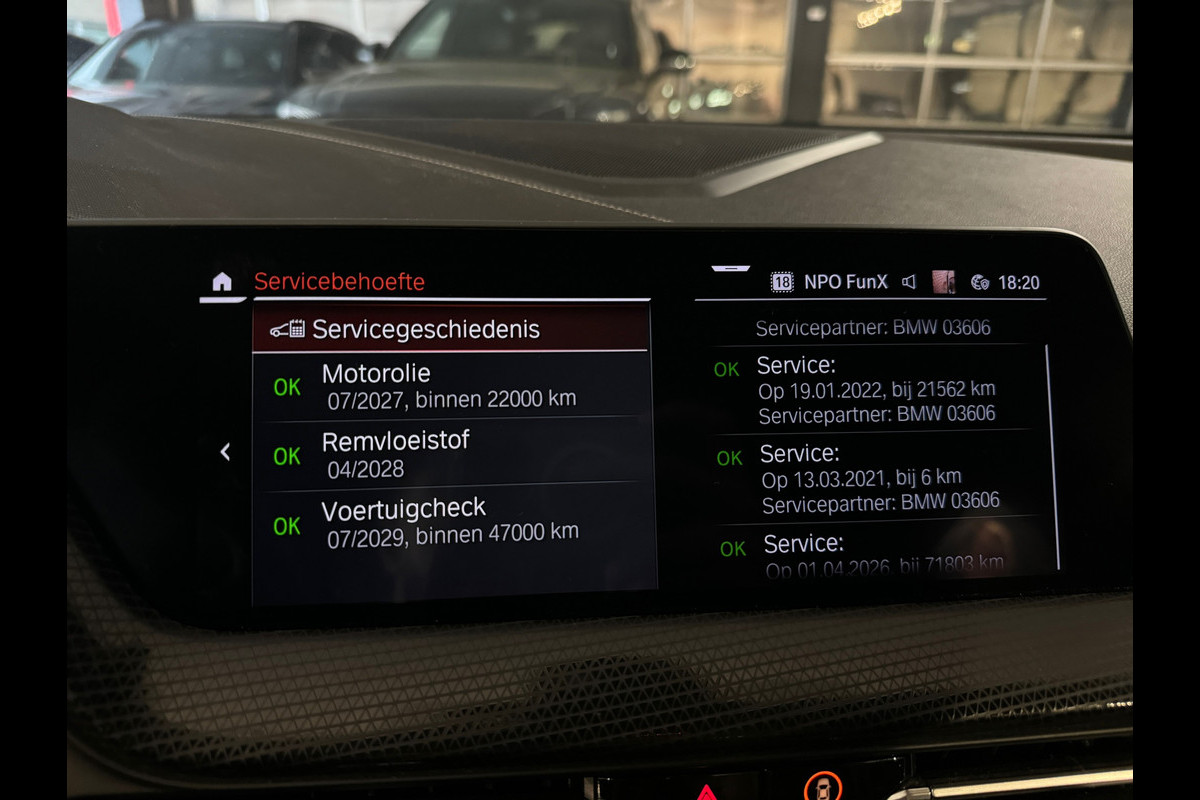Go back using the left arrow
1200x800 pixels.
(225, 452)
